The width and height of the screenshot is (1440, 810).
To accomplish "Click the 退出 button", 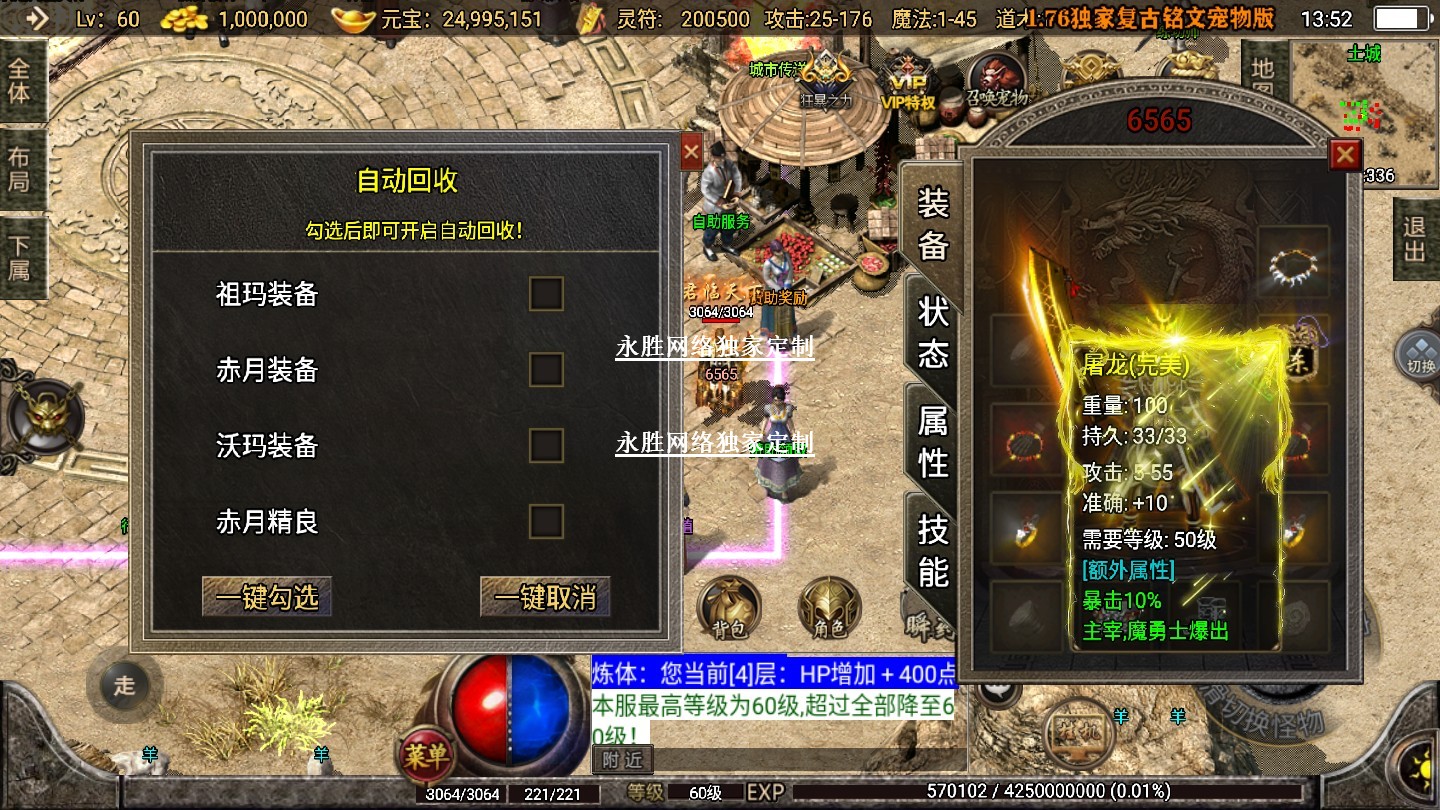I will 1415,239.
